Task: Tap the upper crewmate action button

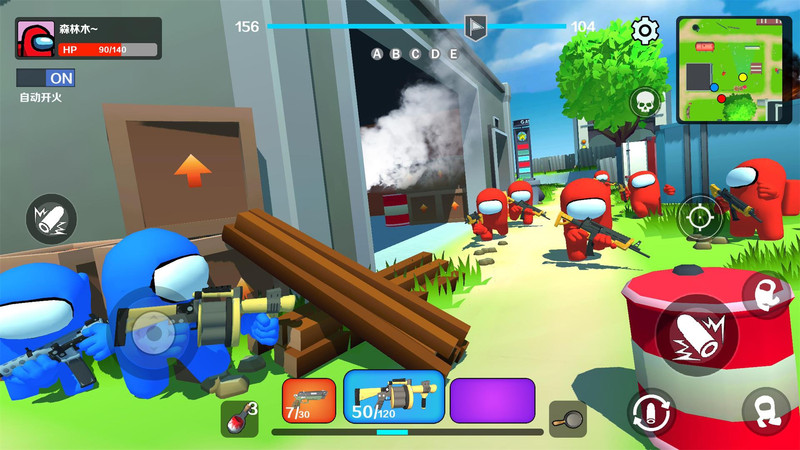Action: [x=766, y=294]
